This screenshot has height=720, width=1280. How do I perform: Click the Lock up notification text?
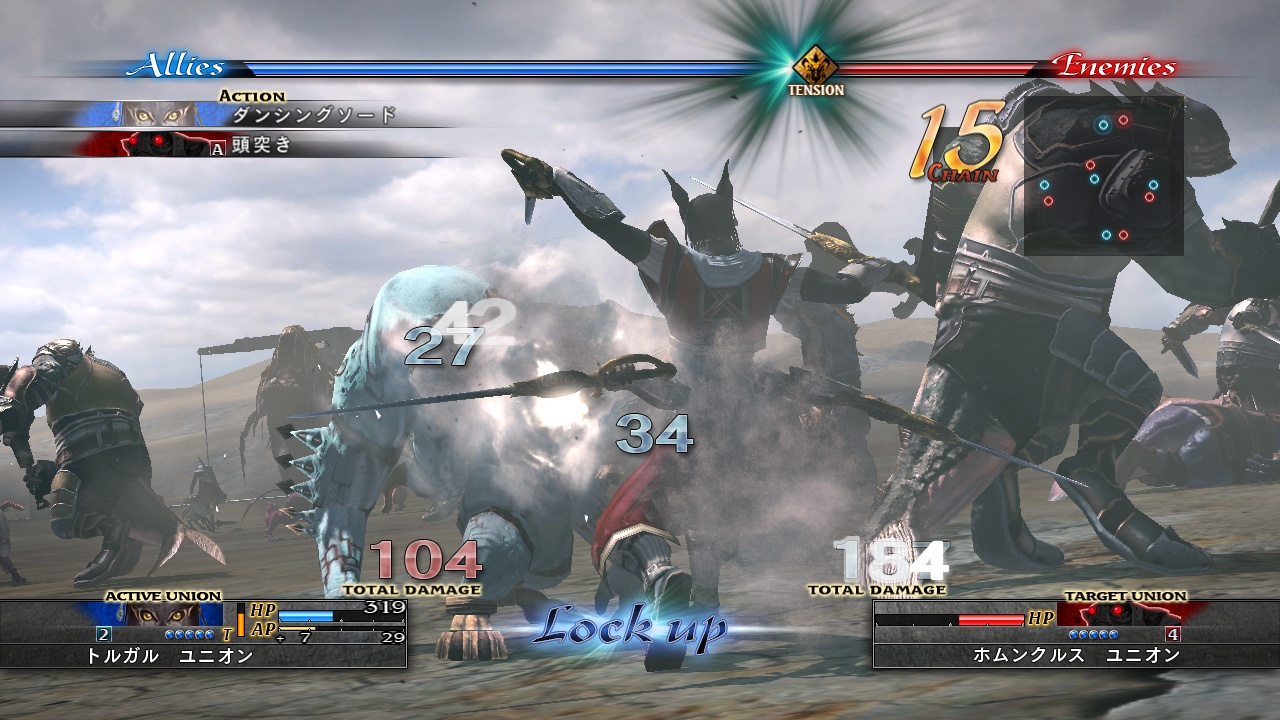click(633, 628)
